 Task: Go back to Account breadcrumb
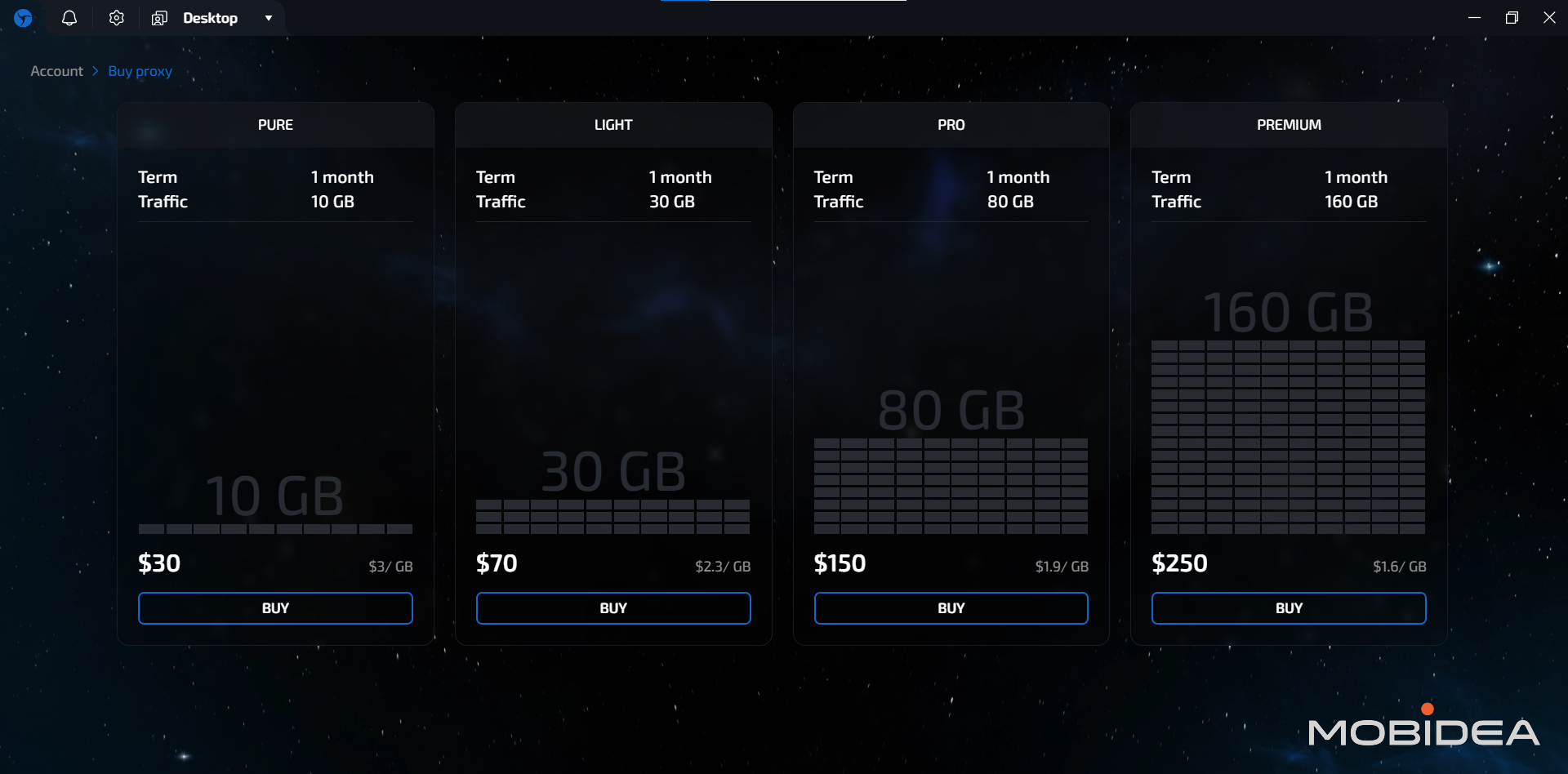56,71
